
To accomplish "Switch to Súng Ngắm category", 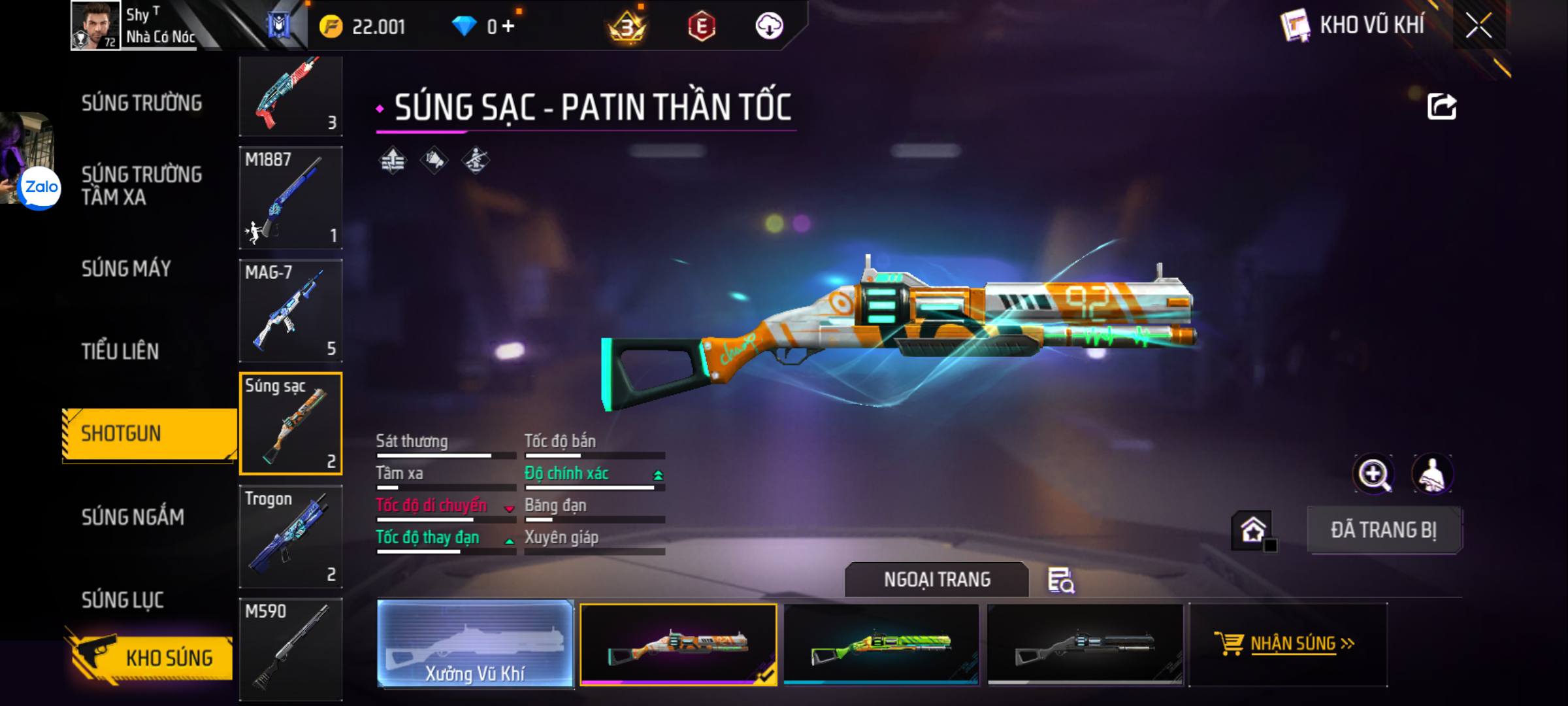I will click(133, 517).
